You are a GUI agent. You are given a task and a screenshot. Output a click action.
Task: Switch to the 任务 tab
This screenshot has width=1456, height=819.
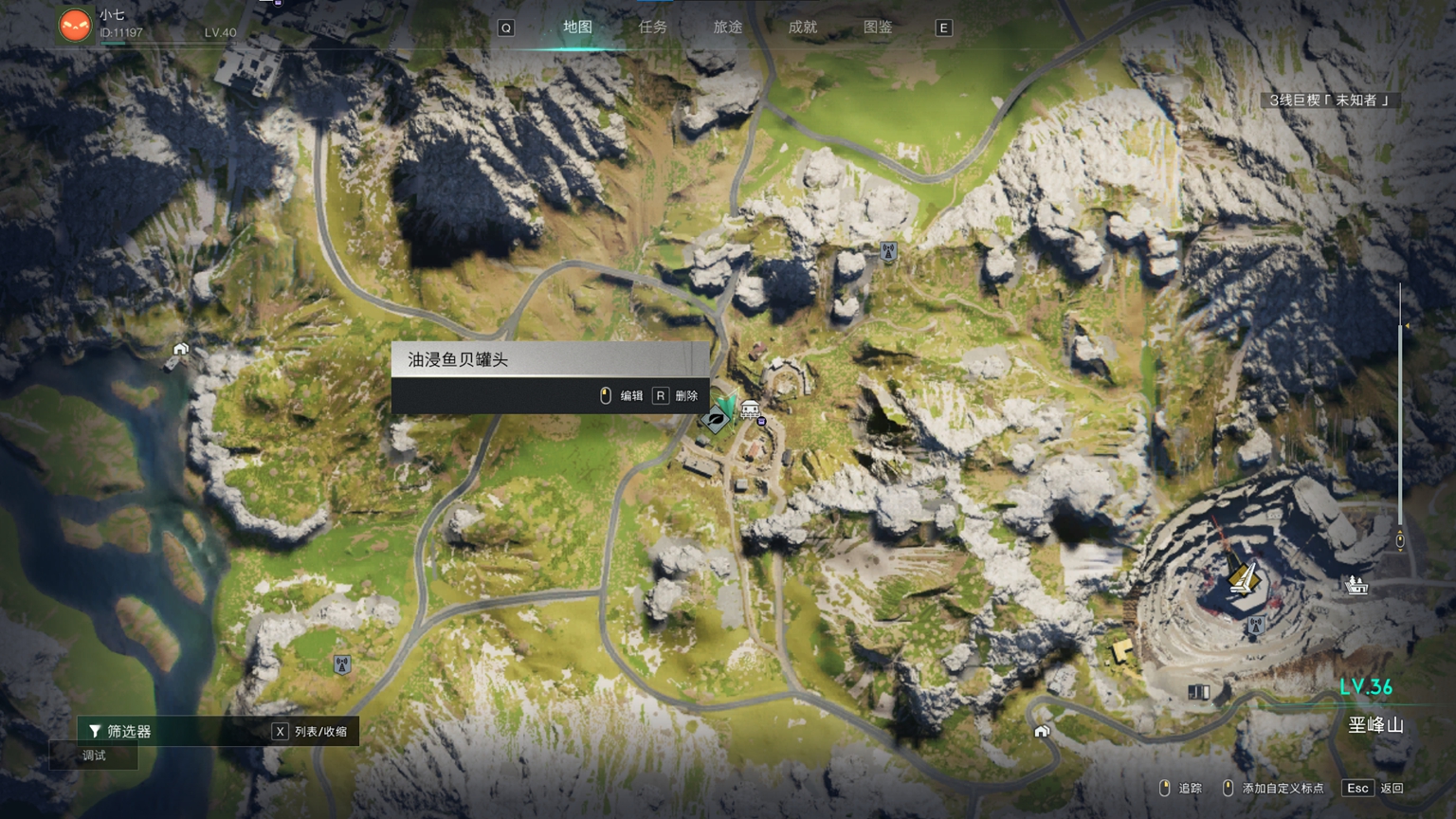(652, 27)
